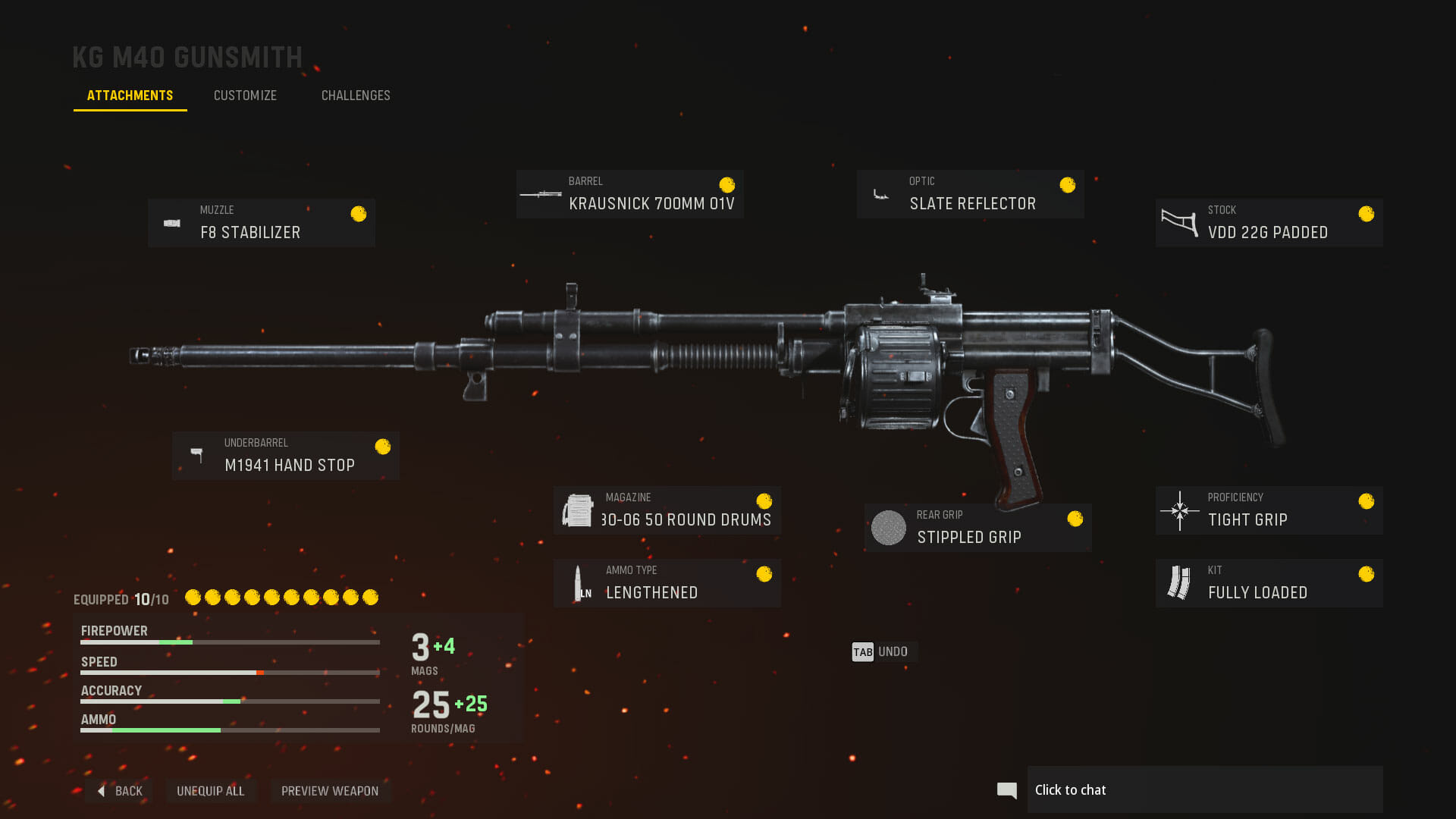
Task: Go back from the Gunsmith screen
Action: coord(121,791)
